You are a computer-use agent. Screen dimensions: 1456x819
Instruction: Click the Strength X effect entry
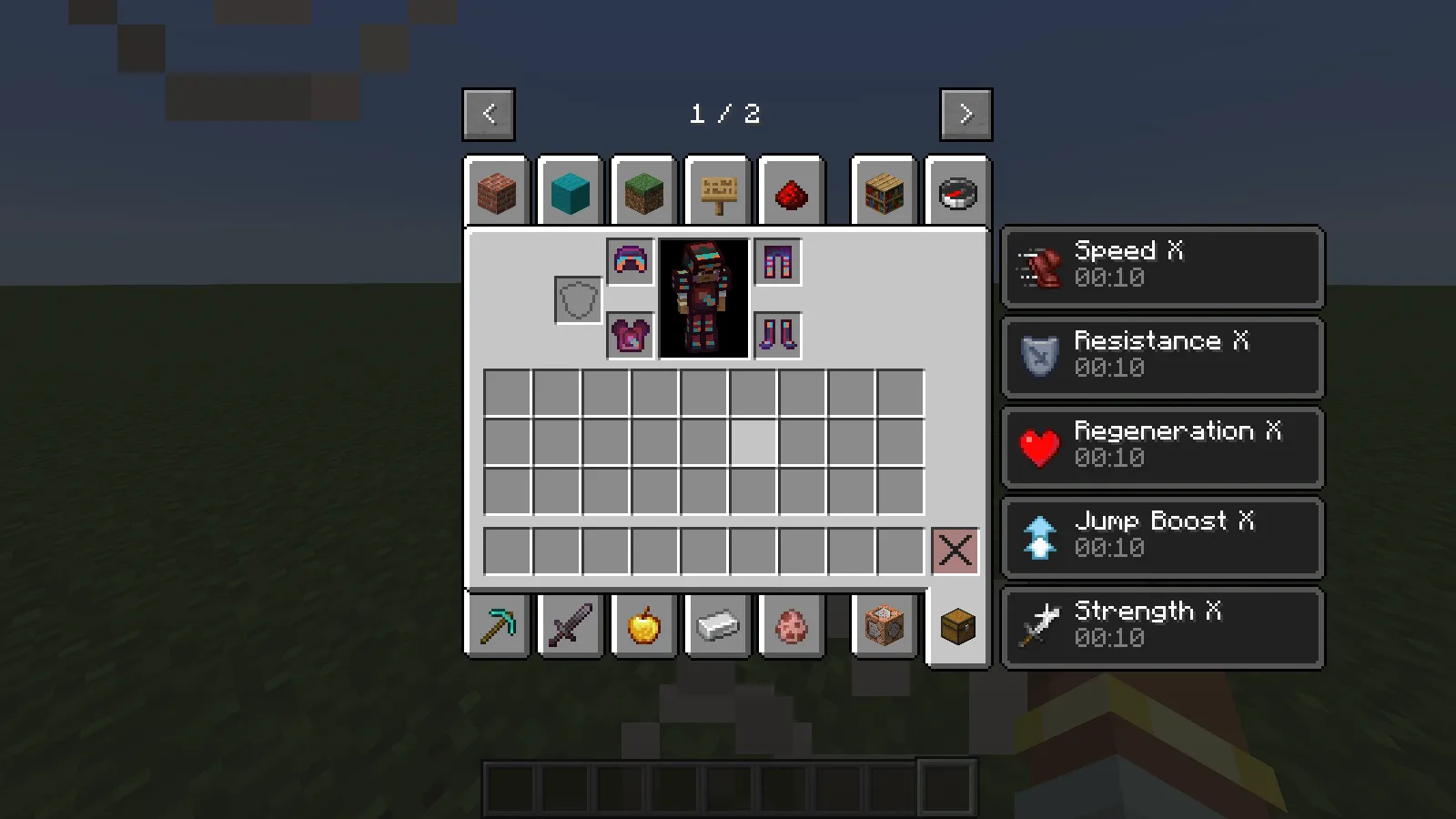[x=1162, y=625]
